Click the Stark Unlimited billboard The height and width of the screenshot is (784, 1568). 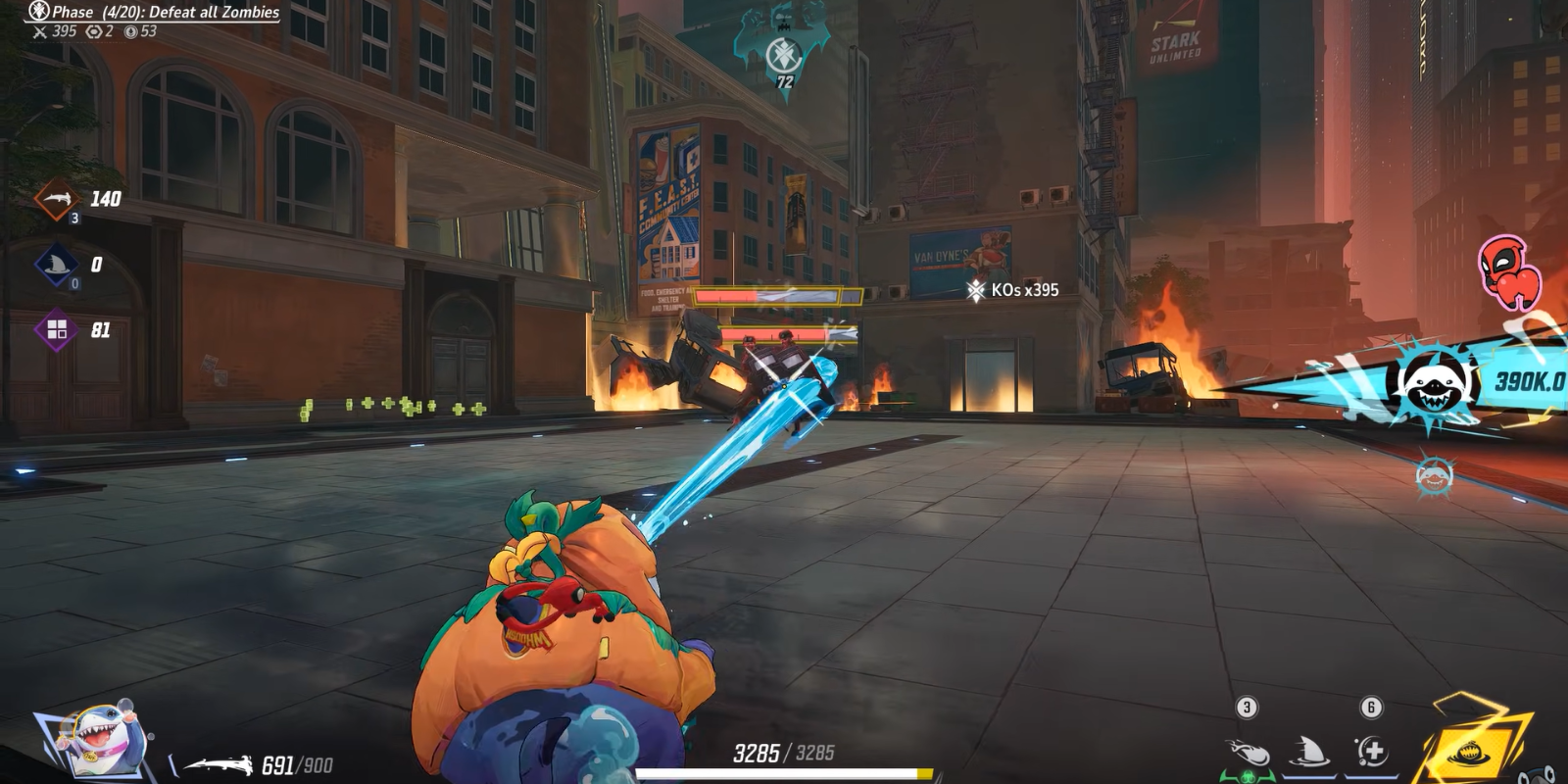1175,41
